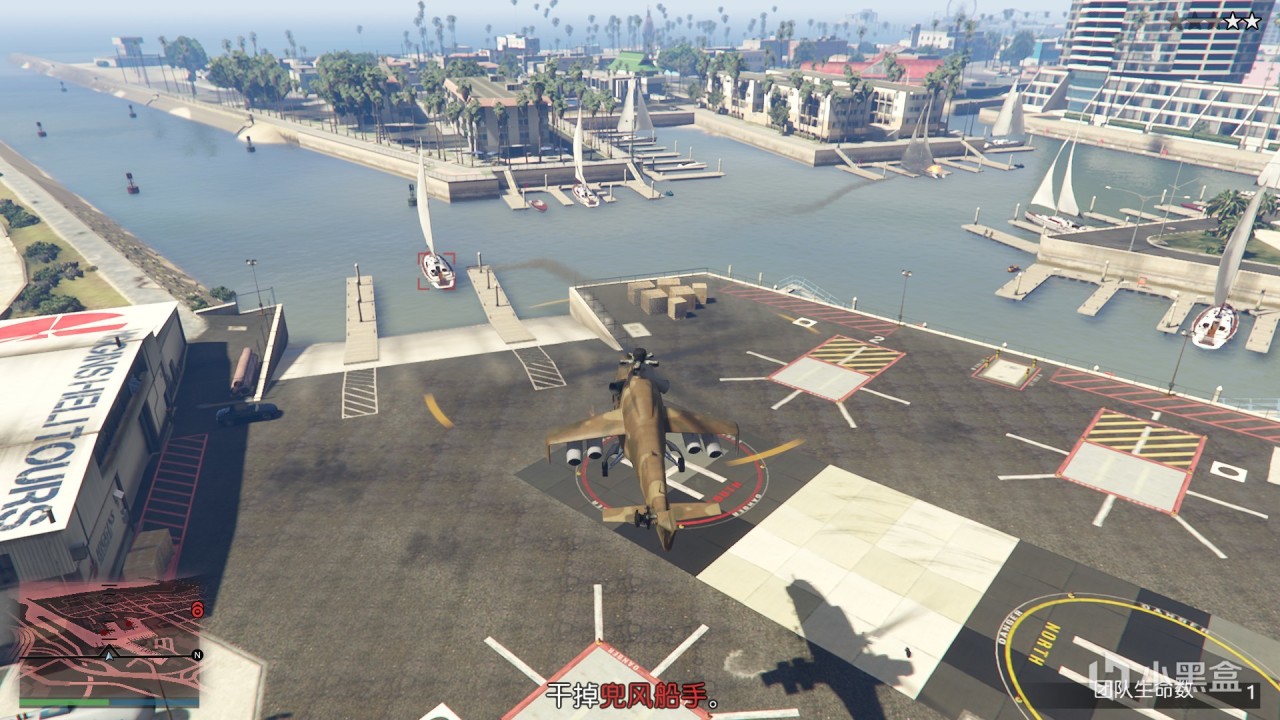The height and width of the screenshot is (720, 1280).
Task: Click the red circular target icon on the minimap
Action: (197, 611)
